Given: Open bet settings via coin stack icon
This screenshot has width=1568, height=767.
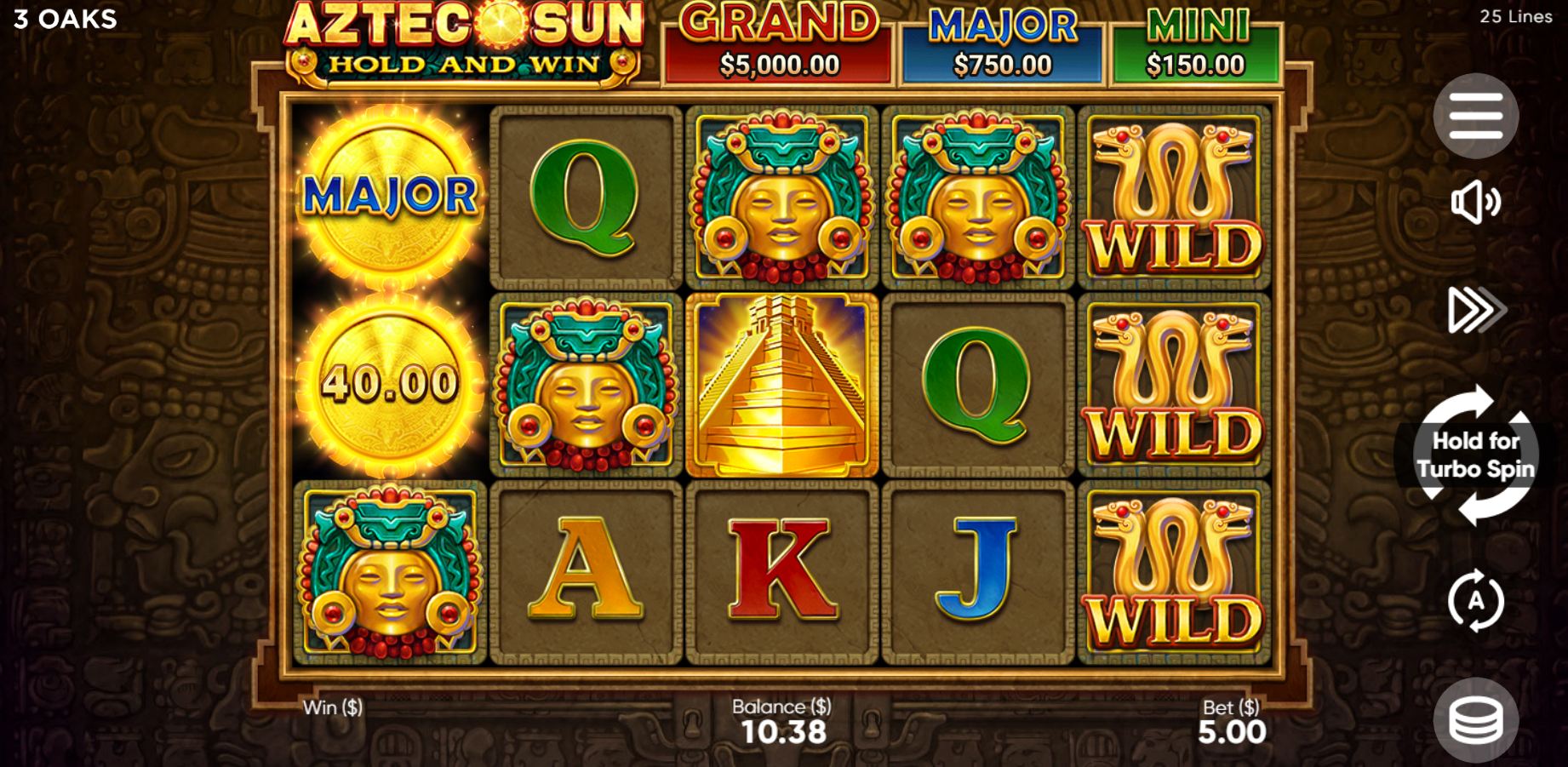Looking at the screenshot, I should (x=1475, y=720).
